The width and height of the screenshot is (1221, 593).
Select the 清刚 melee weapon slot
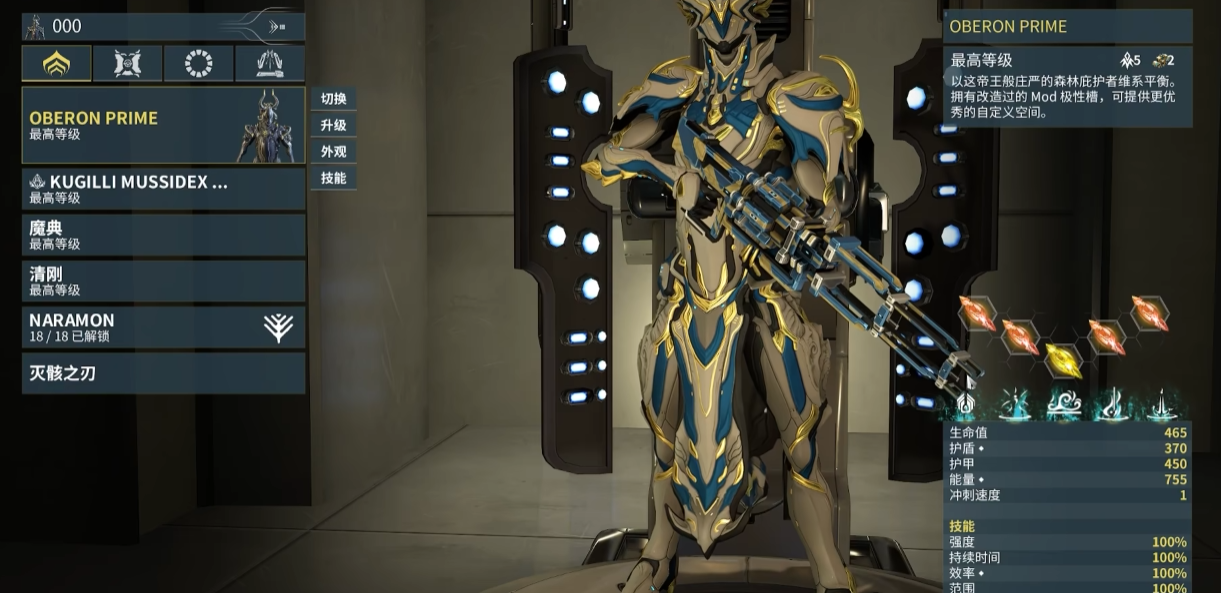pos(163,281)
